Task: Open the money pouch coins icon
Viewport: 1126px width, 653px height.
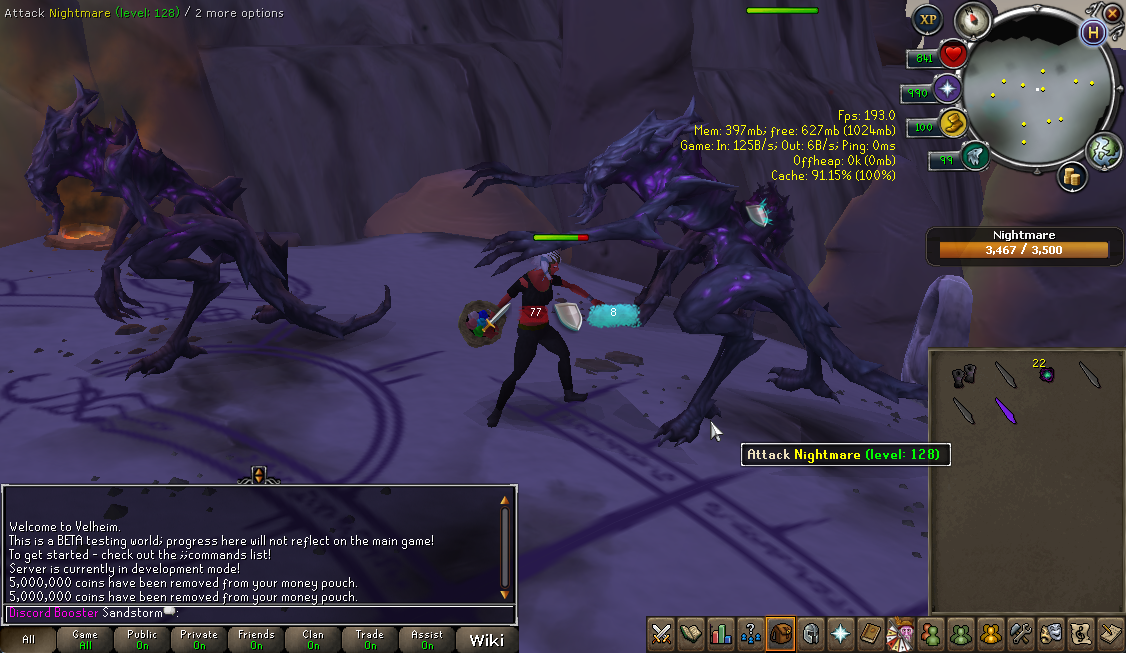Action: [x=1073, y=178]
